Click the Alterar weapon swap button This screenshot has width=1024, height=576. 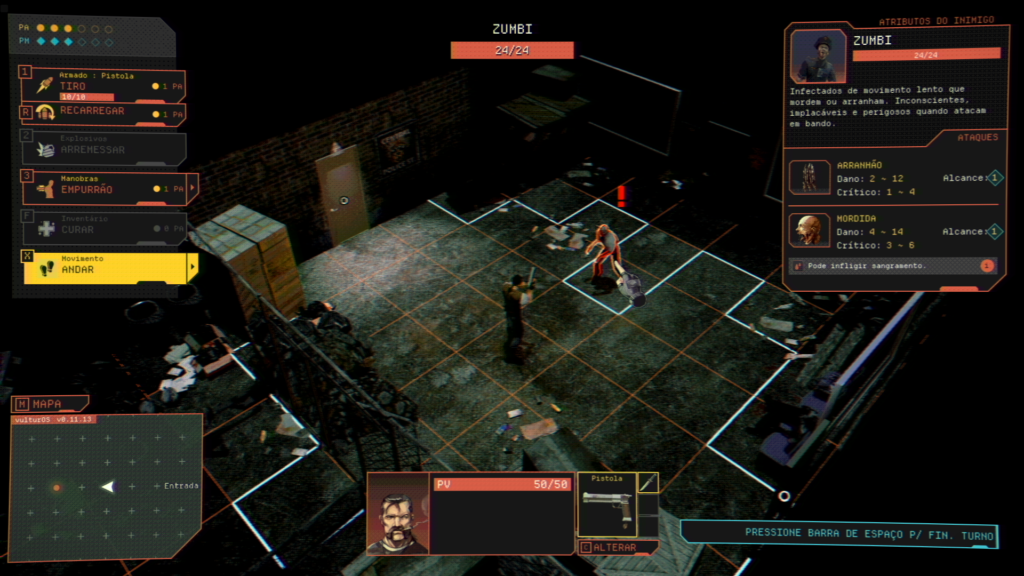pyautogui.click(x=618, y=547)
